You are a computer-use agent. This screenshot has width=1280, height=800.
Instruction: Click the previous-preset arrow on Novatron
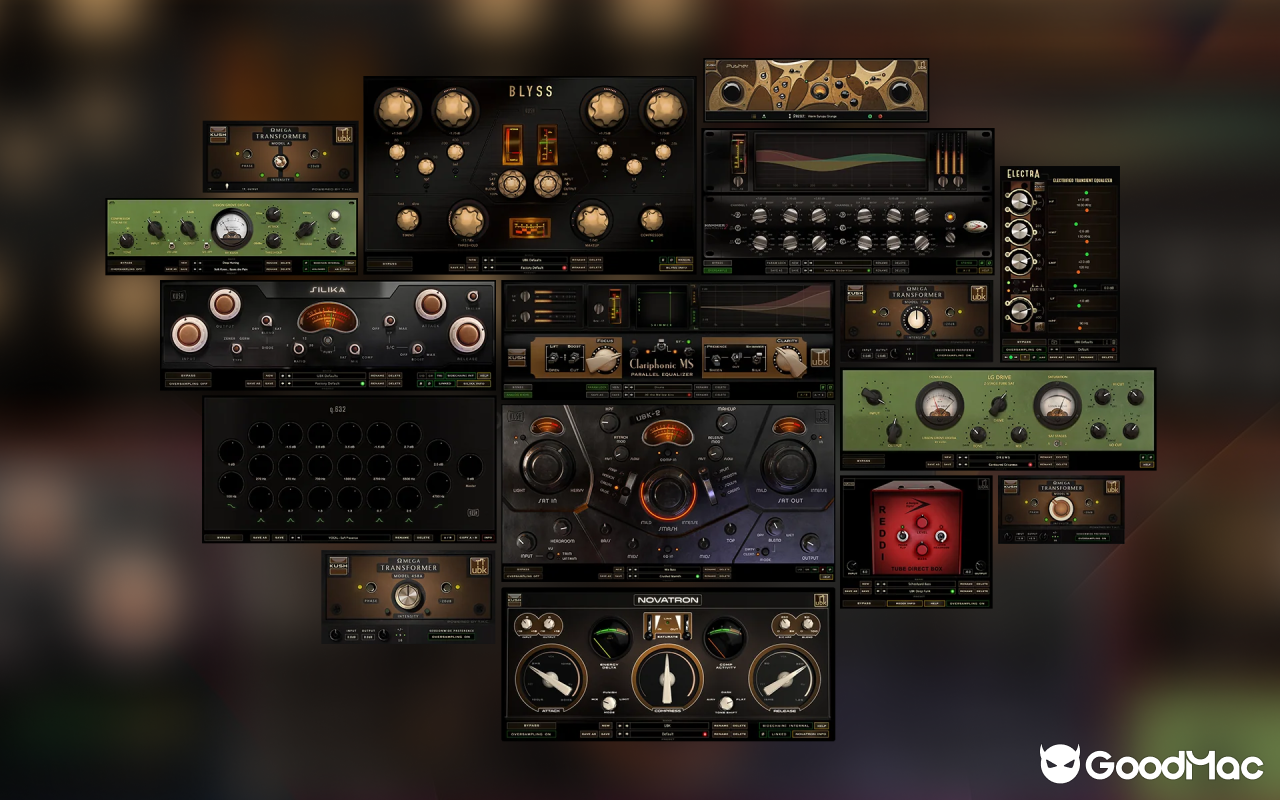[x=620, y=734]
